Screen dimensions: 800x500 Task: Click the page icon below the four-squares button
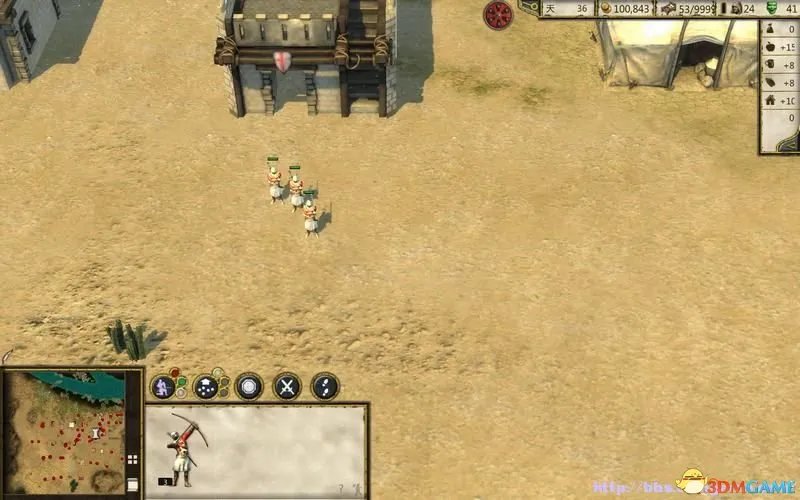tap(132, 484)
